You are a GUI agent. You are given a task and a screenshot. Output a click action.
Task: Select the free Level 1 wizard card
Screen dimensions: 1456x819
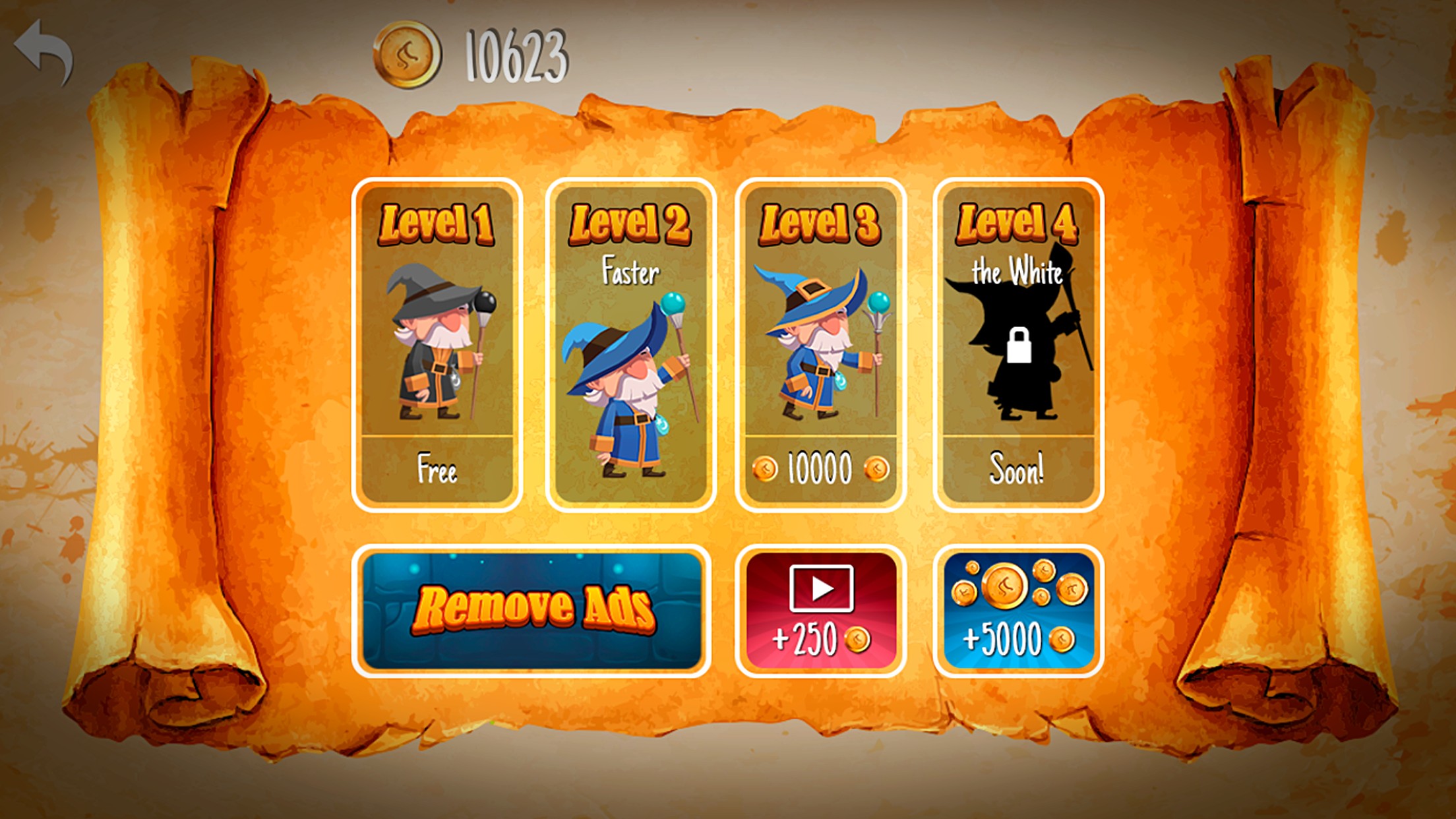point(437,344)
